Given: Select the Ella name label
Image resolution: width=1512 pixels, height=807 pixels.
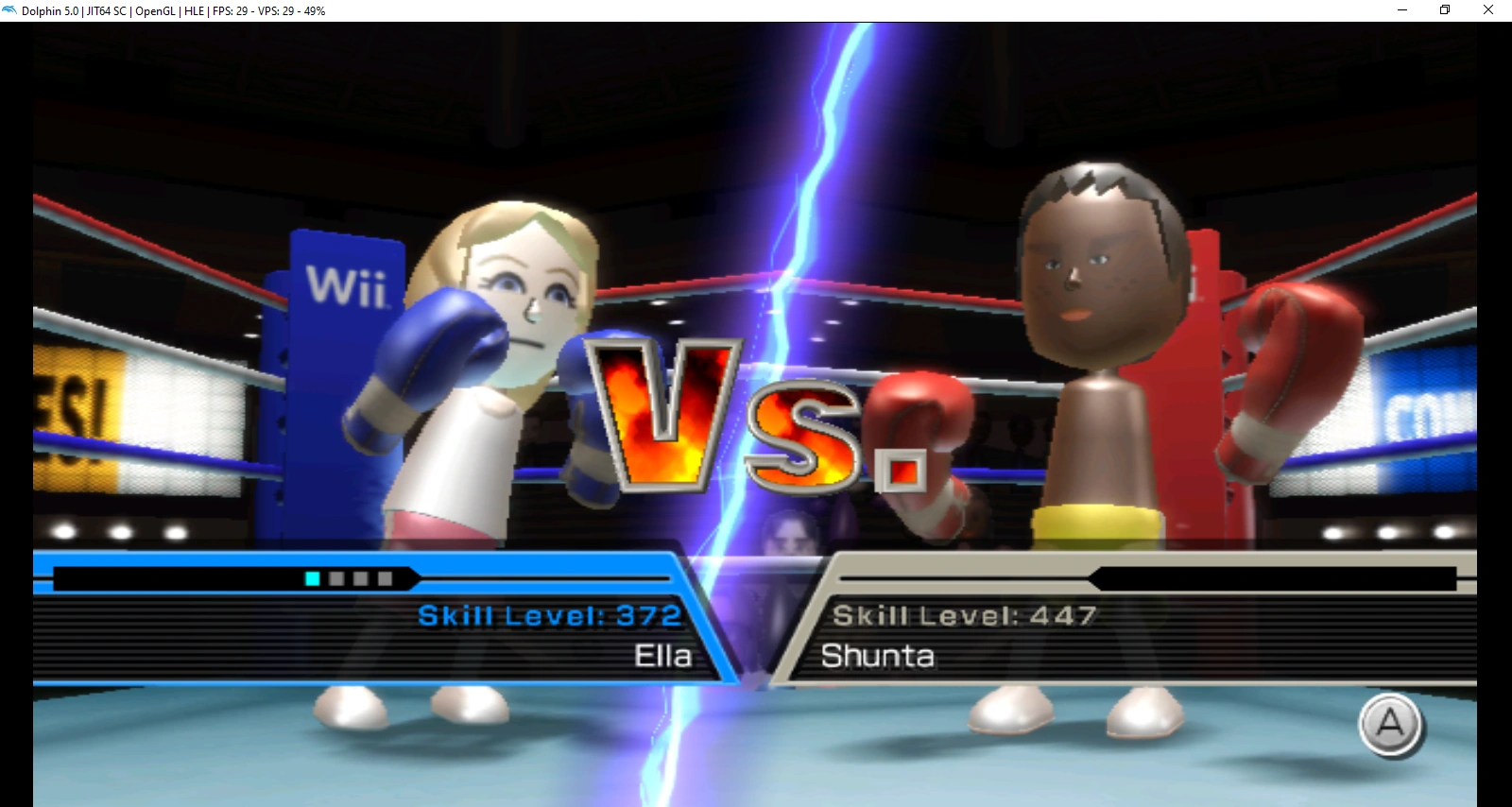Looking at the screenshot, I should pos(661,656).
